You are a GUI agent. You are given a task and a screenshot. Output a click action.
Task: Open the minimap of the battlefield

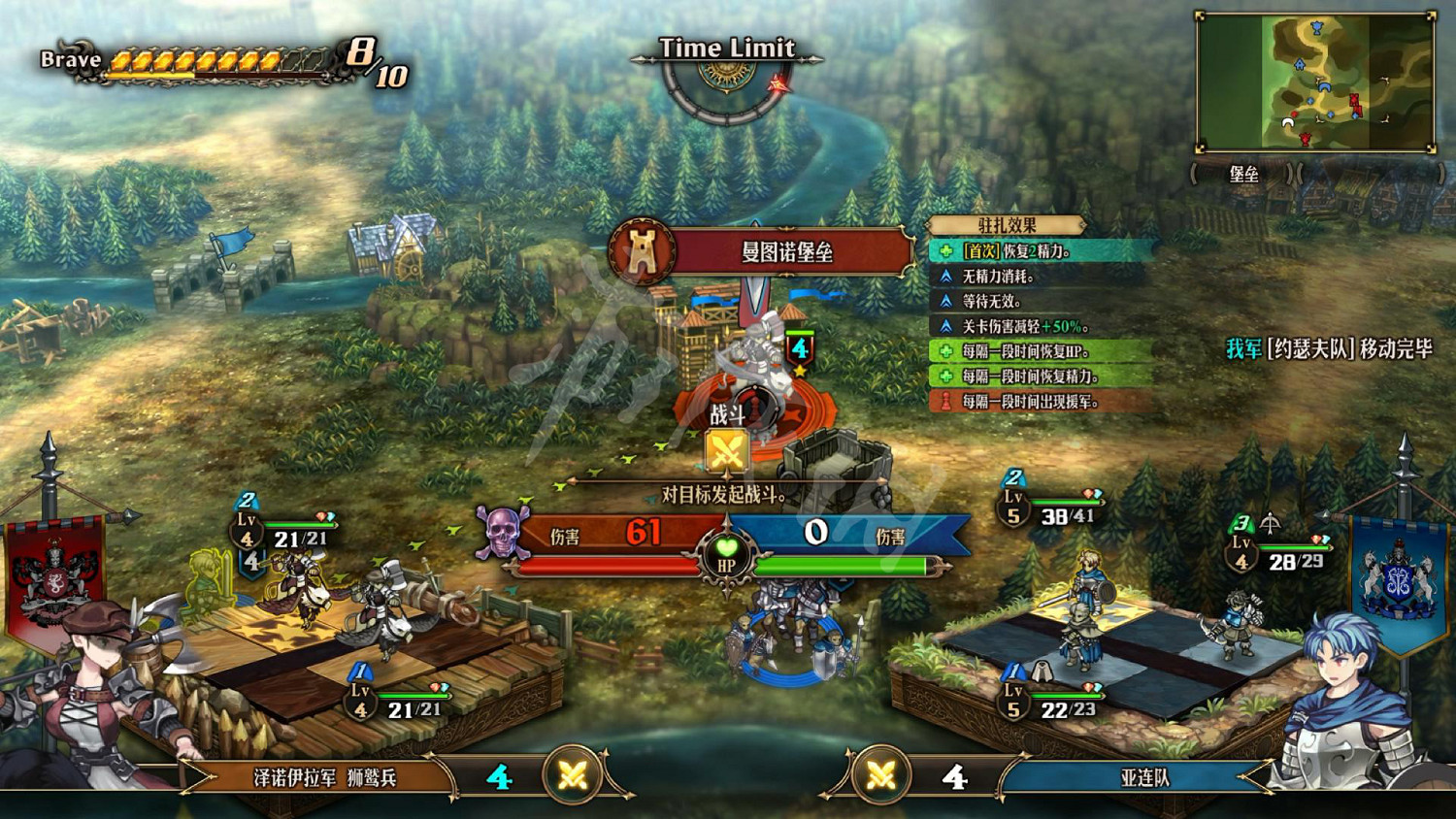pos(1315,82)
